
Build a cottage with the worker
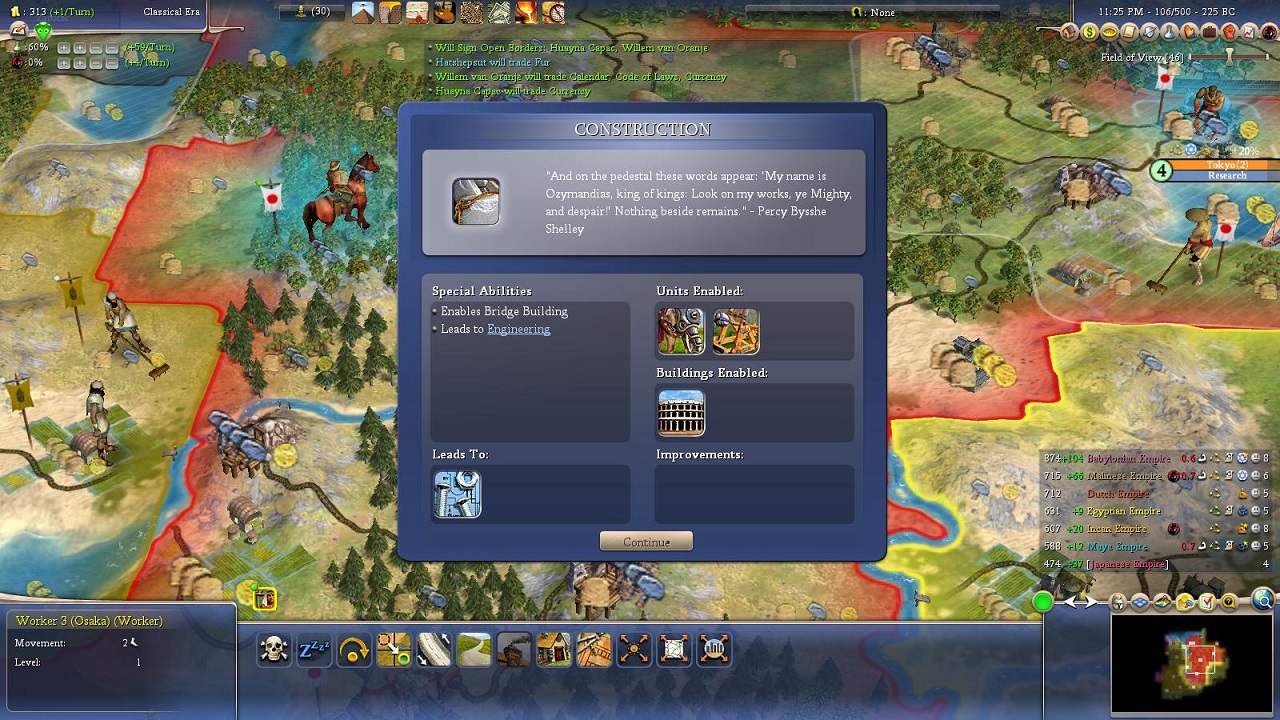point(554,650)
